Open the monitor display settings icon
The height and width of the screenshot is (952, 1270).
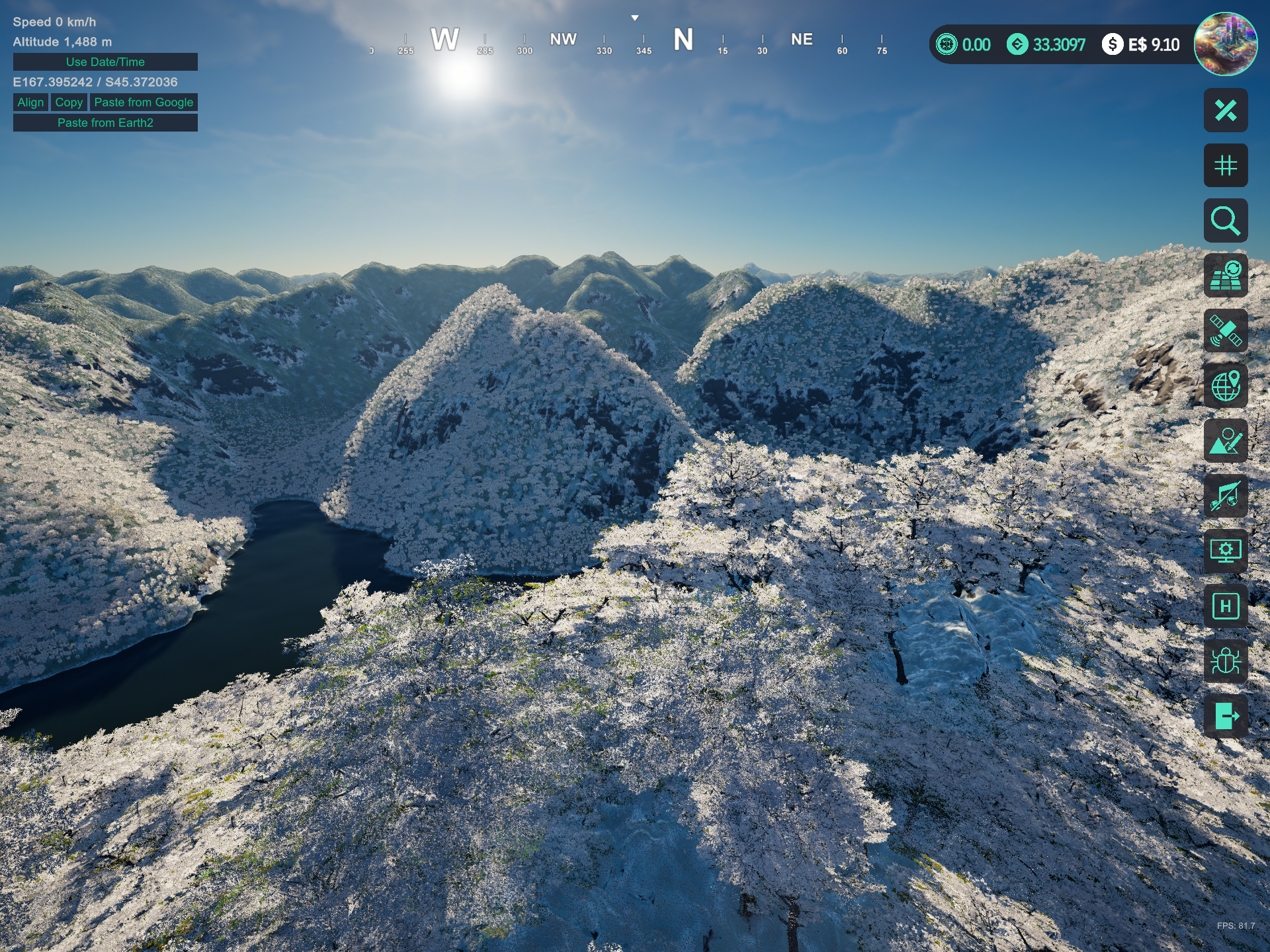pyautogui.click(x=1225, y=551)
